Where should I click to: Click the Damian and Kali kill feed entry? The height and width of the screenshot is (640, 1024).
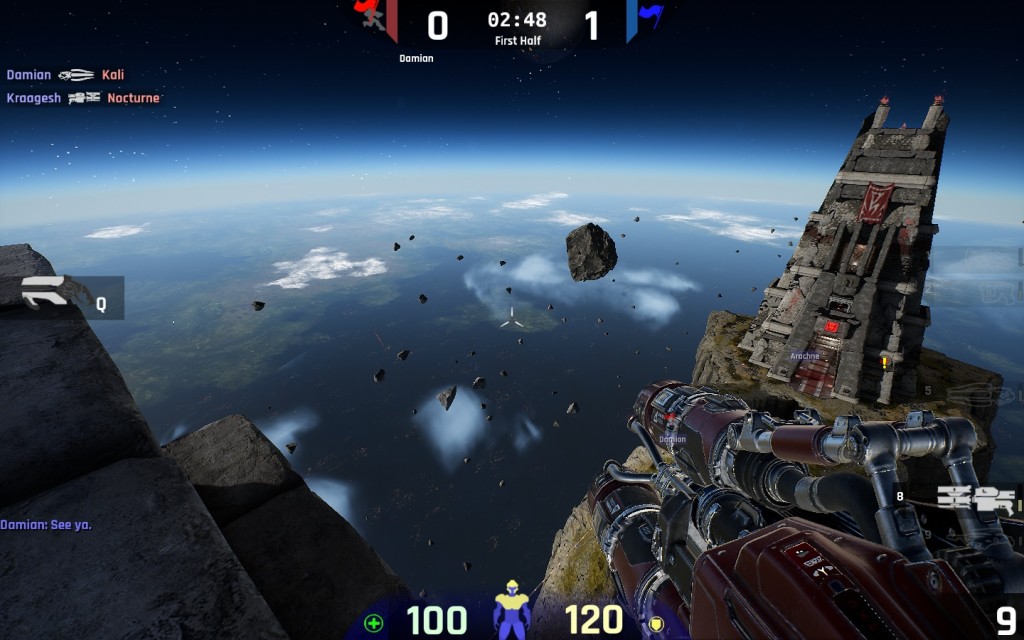(65, 75)
